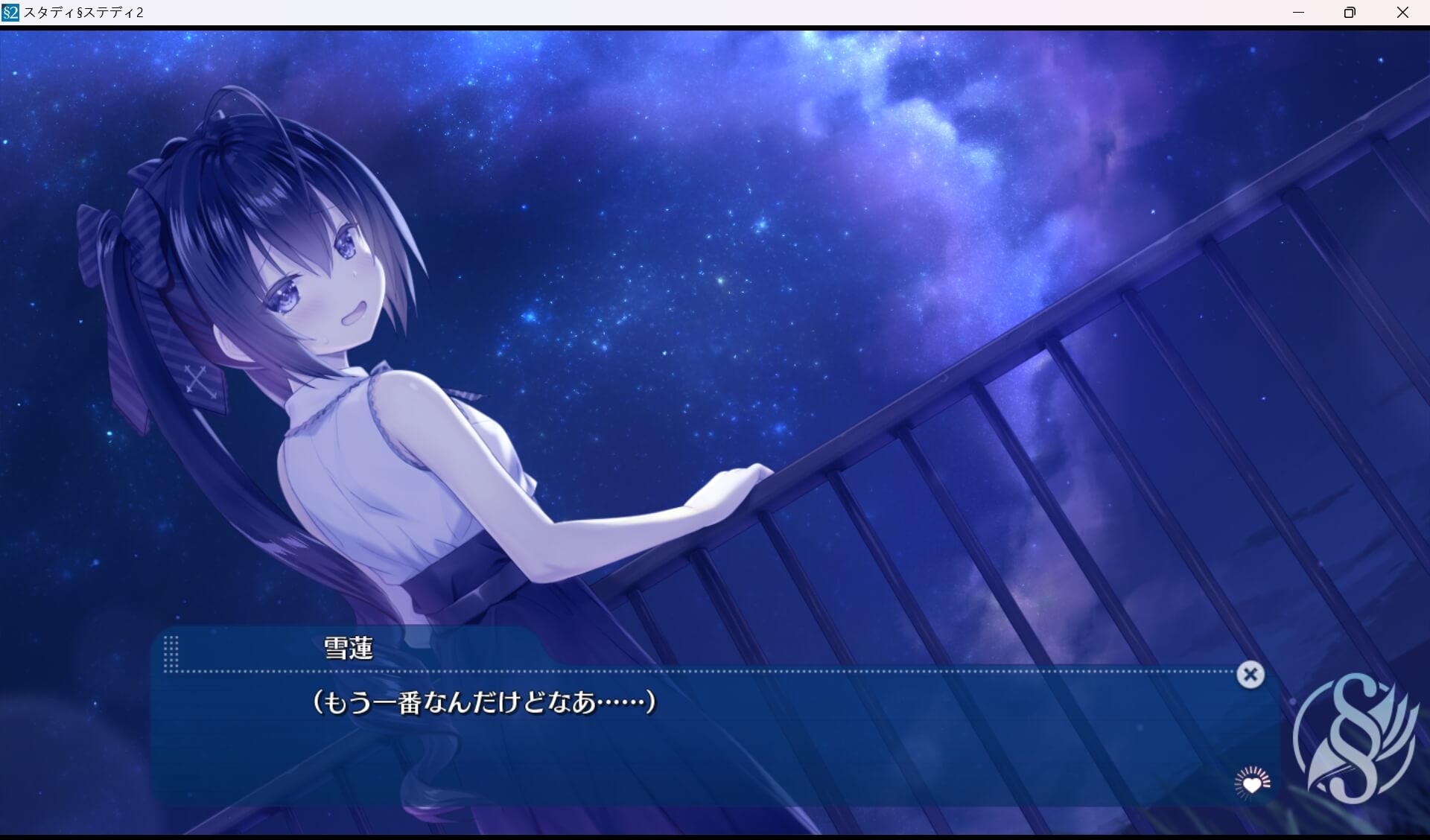Minimize the game window
Image resolution: width=1430 pixels, height=840 pixels.
1299,12
